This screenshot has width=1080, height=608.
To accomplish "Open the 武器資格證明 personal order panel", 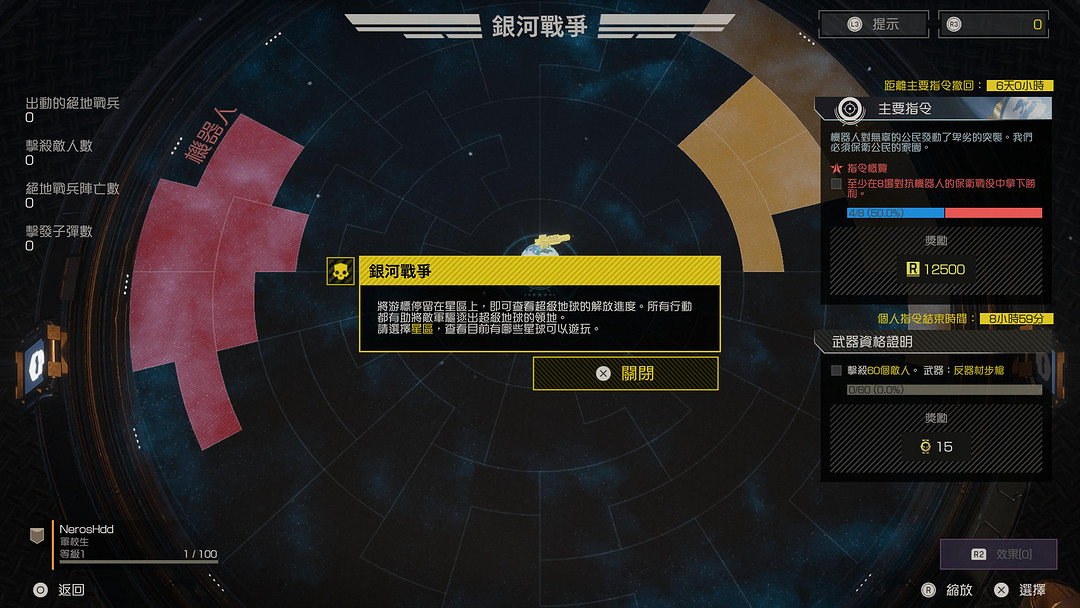I will click(933, 342).
